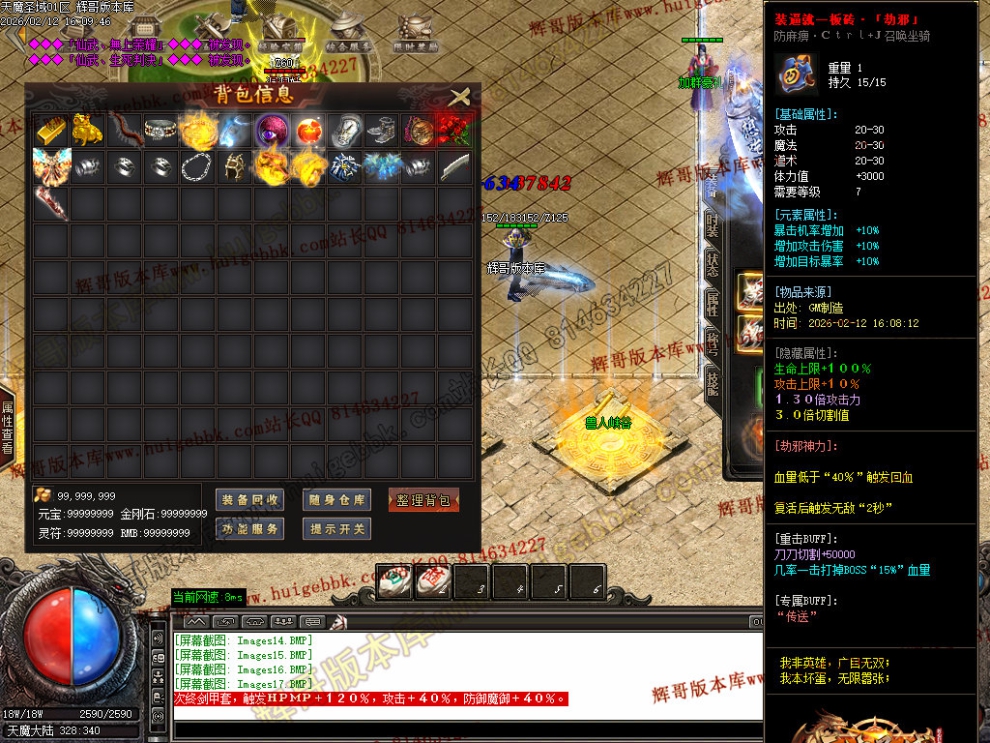Click the 装备回收 equipment recycle button
This screenshot has height=743, width=990.
[x=250, y=500]
